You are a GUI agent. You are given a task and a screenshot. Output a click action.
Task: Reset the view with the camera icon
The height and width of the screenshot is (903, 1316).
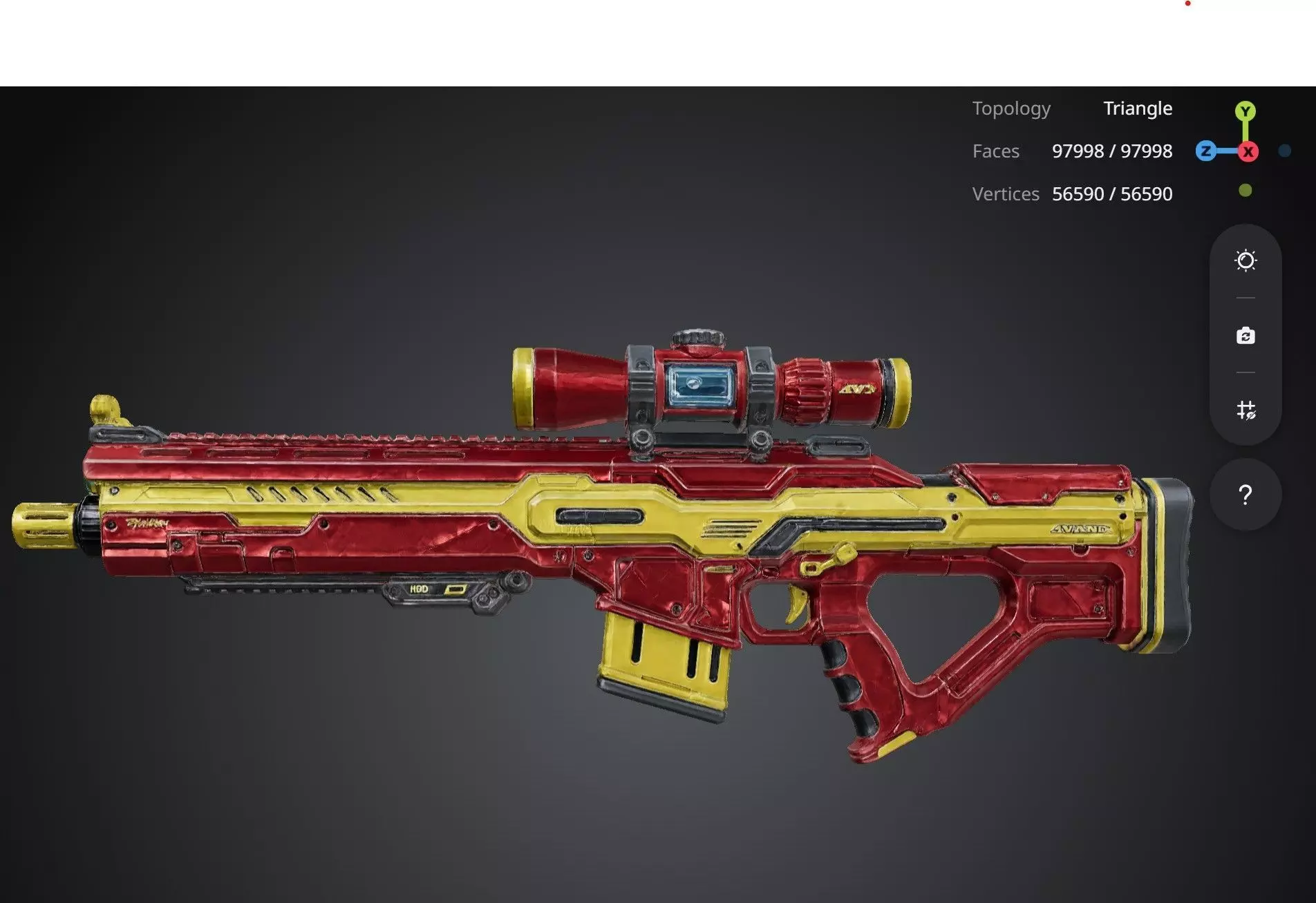[x=1245, y=336]
